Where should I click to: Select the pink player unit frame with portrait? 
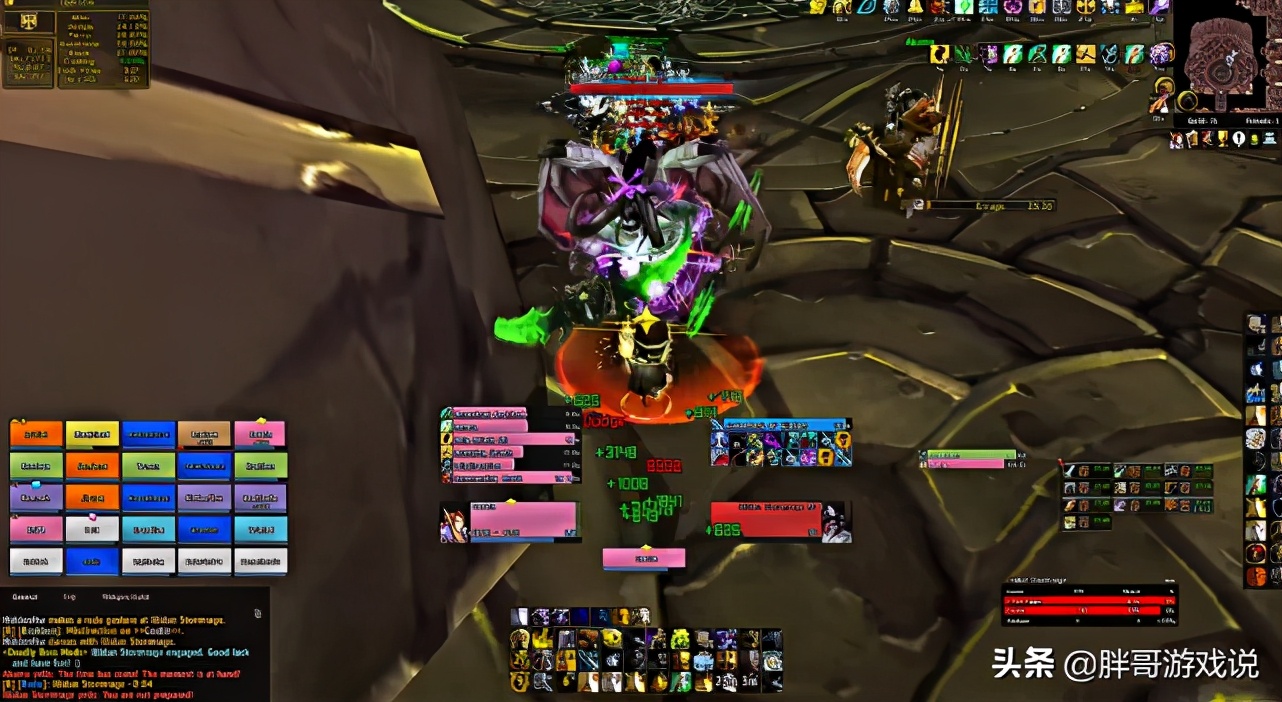[510, 521]
